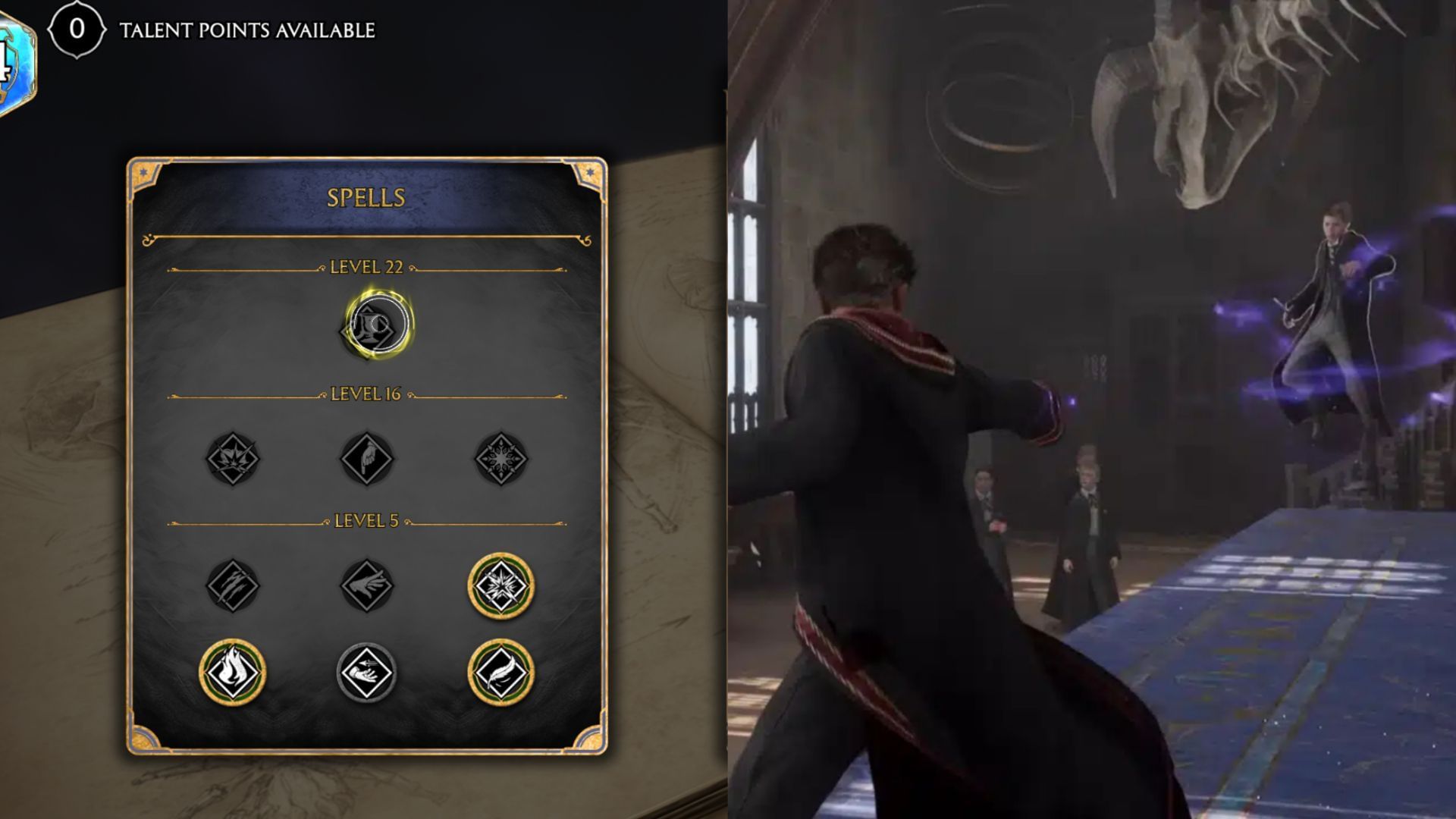Select the Descendo pointing-hand talent icon
The height and width of the screenshot is (819, 1456).
pos(368,457)
